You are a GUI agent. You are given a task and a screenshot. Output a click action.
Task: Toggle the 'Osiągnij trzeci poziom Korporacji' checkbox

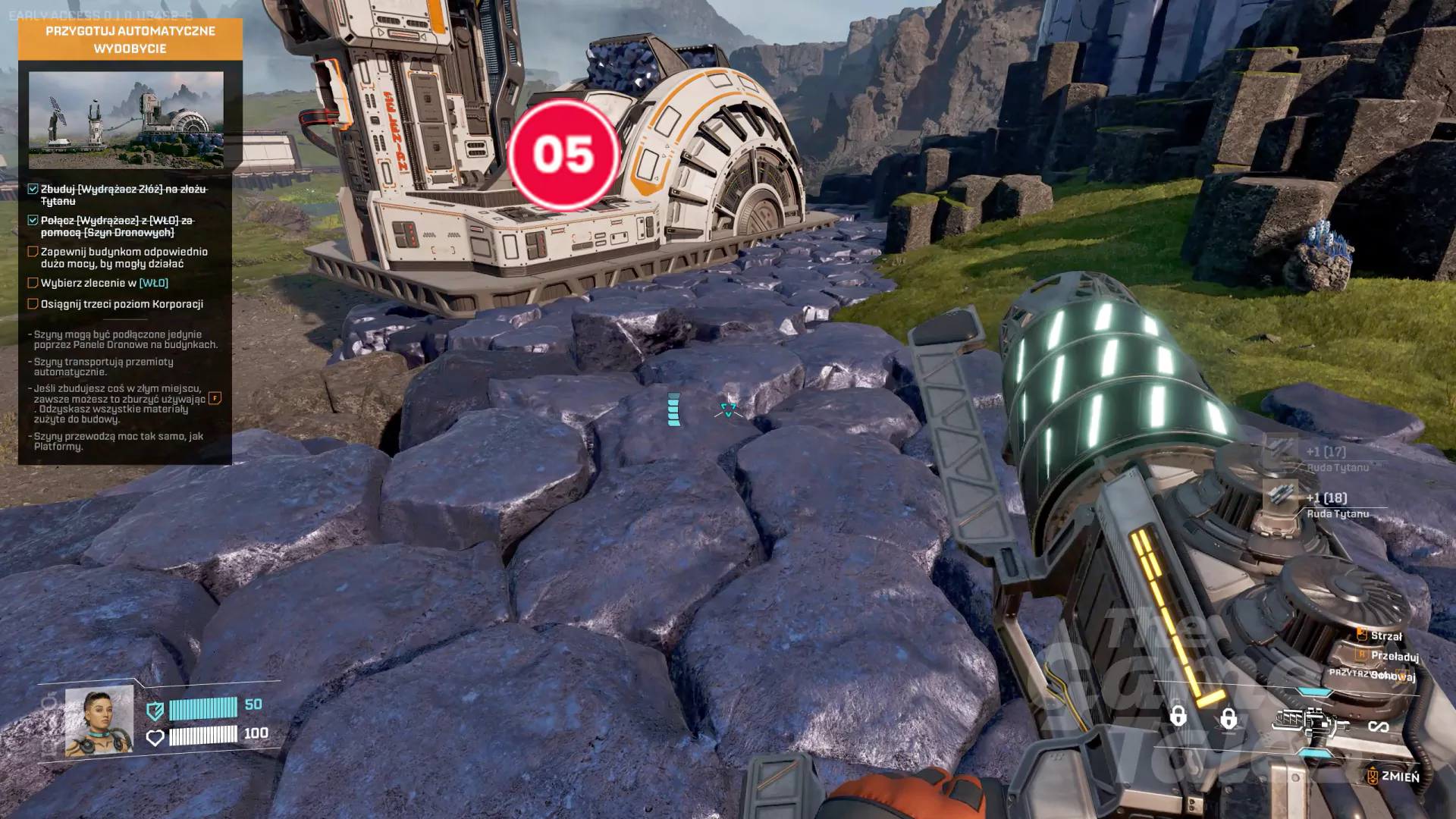[33, 304]
